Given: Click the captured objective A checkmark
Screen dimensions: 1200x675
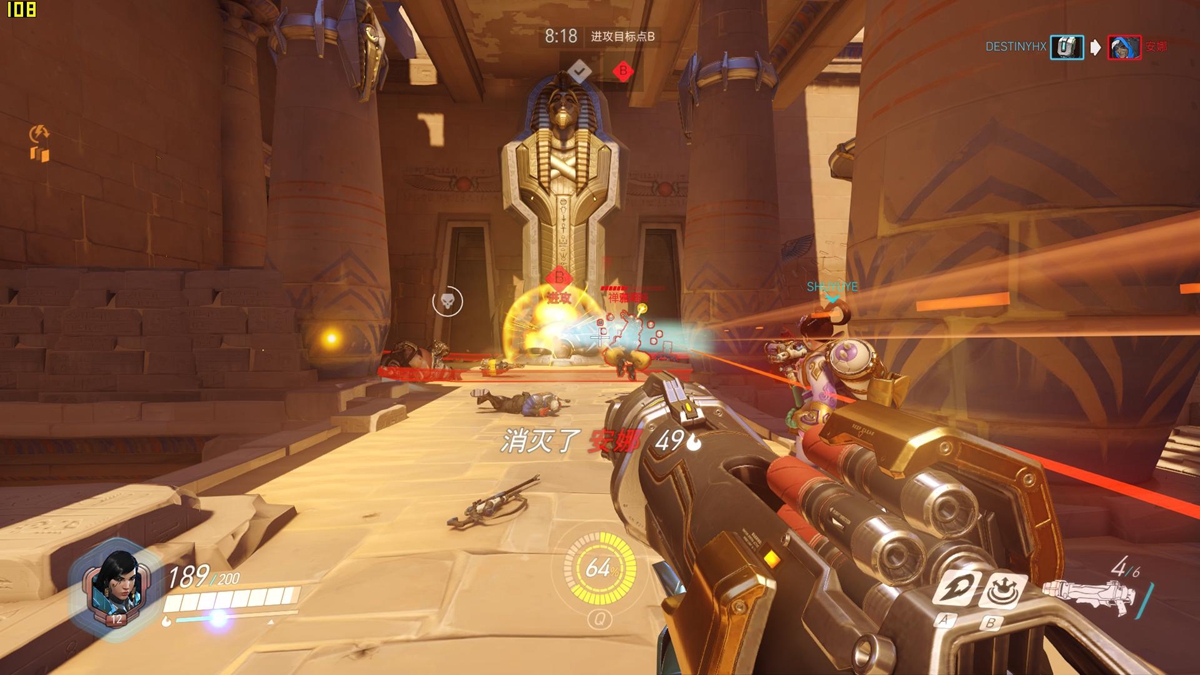Looking at the screenshot, I should point(580,70).
